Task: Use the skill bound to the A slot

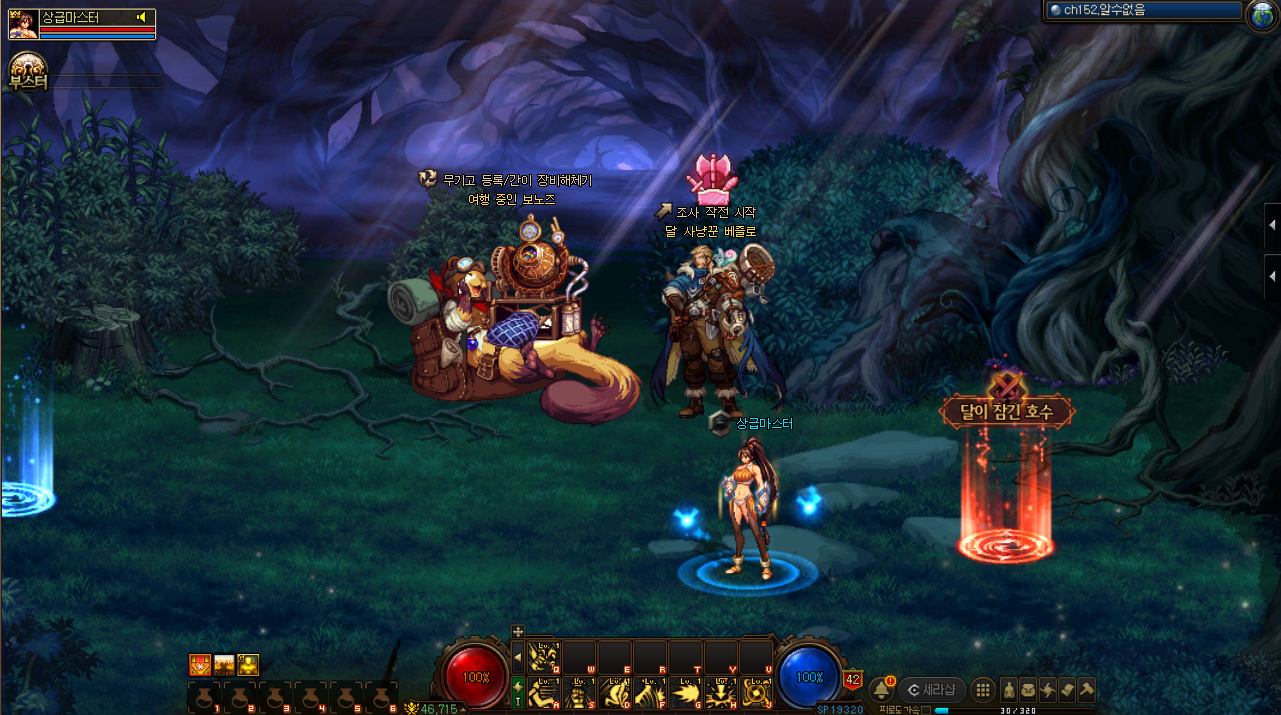Action: tap(544, 692)
